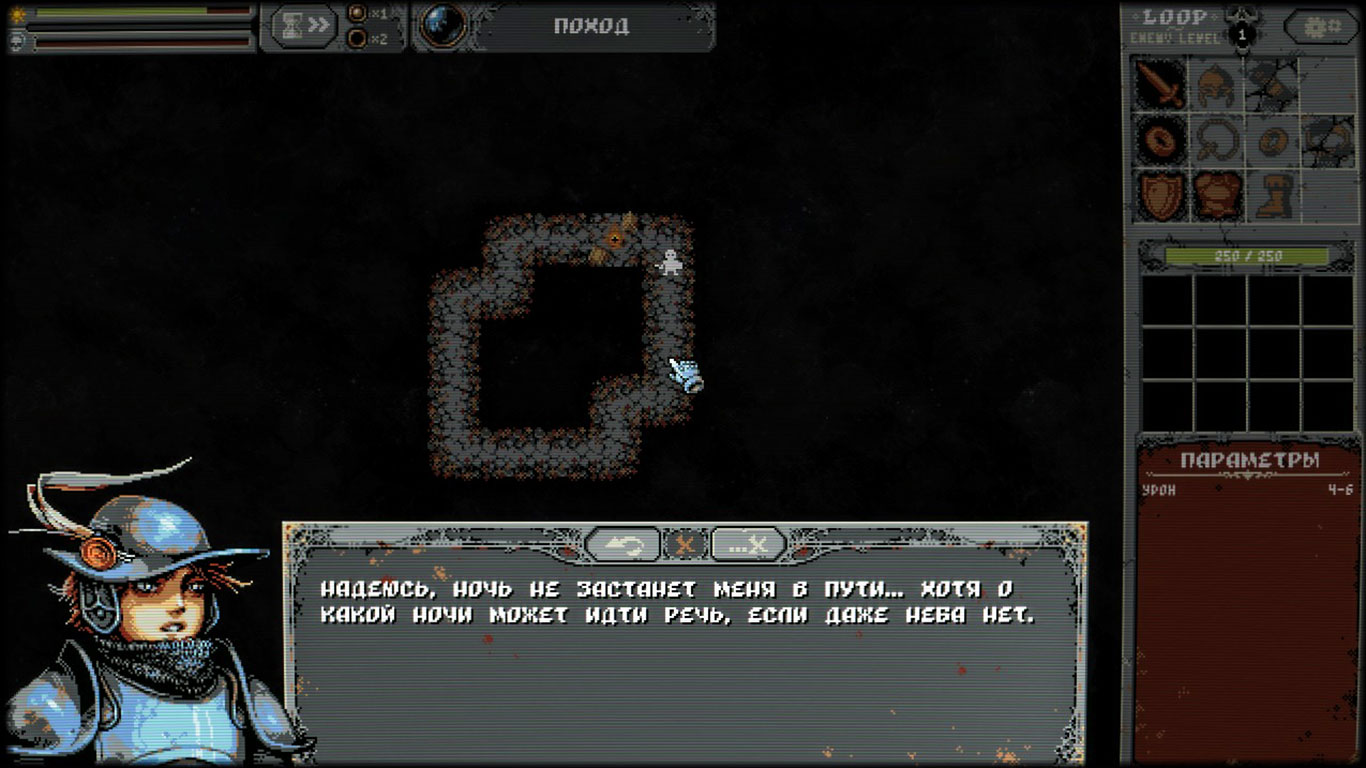
Task: Click the ПАРАМЕТРЫ stats panel header
Action: [x=1249, y=460]
